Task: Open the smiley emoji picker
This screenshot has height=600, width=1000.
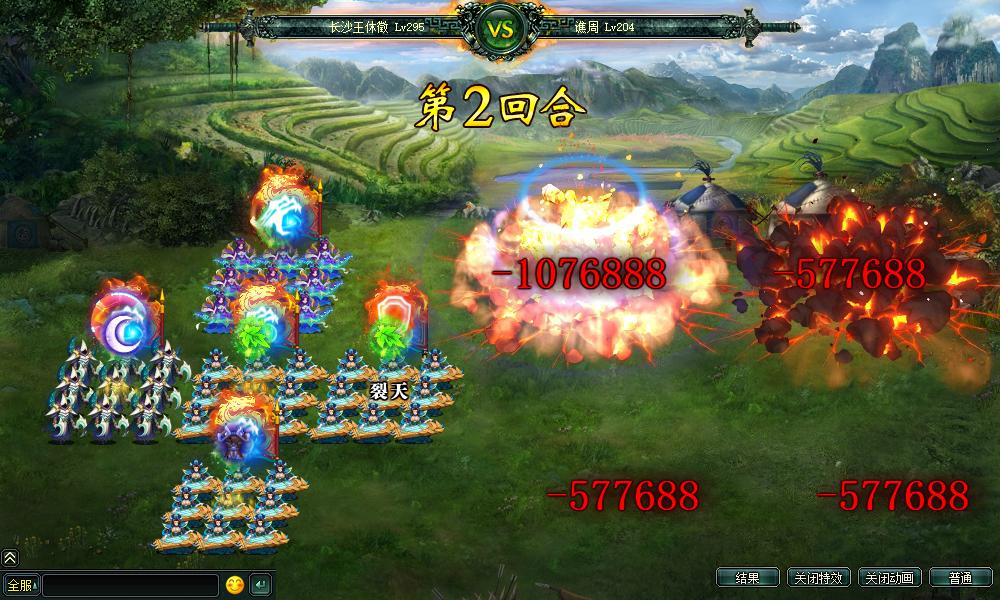Action: tap(235, 585)
